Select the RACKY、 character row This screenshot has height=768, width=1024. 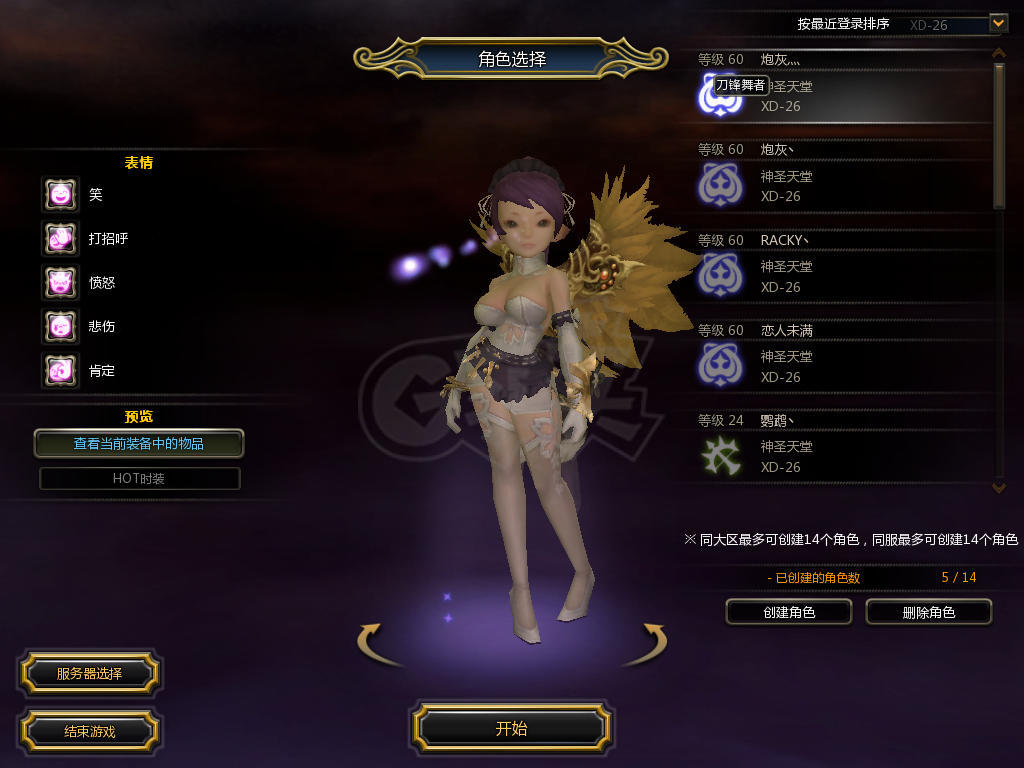[x=840, y=267]
